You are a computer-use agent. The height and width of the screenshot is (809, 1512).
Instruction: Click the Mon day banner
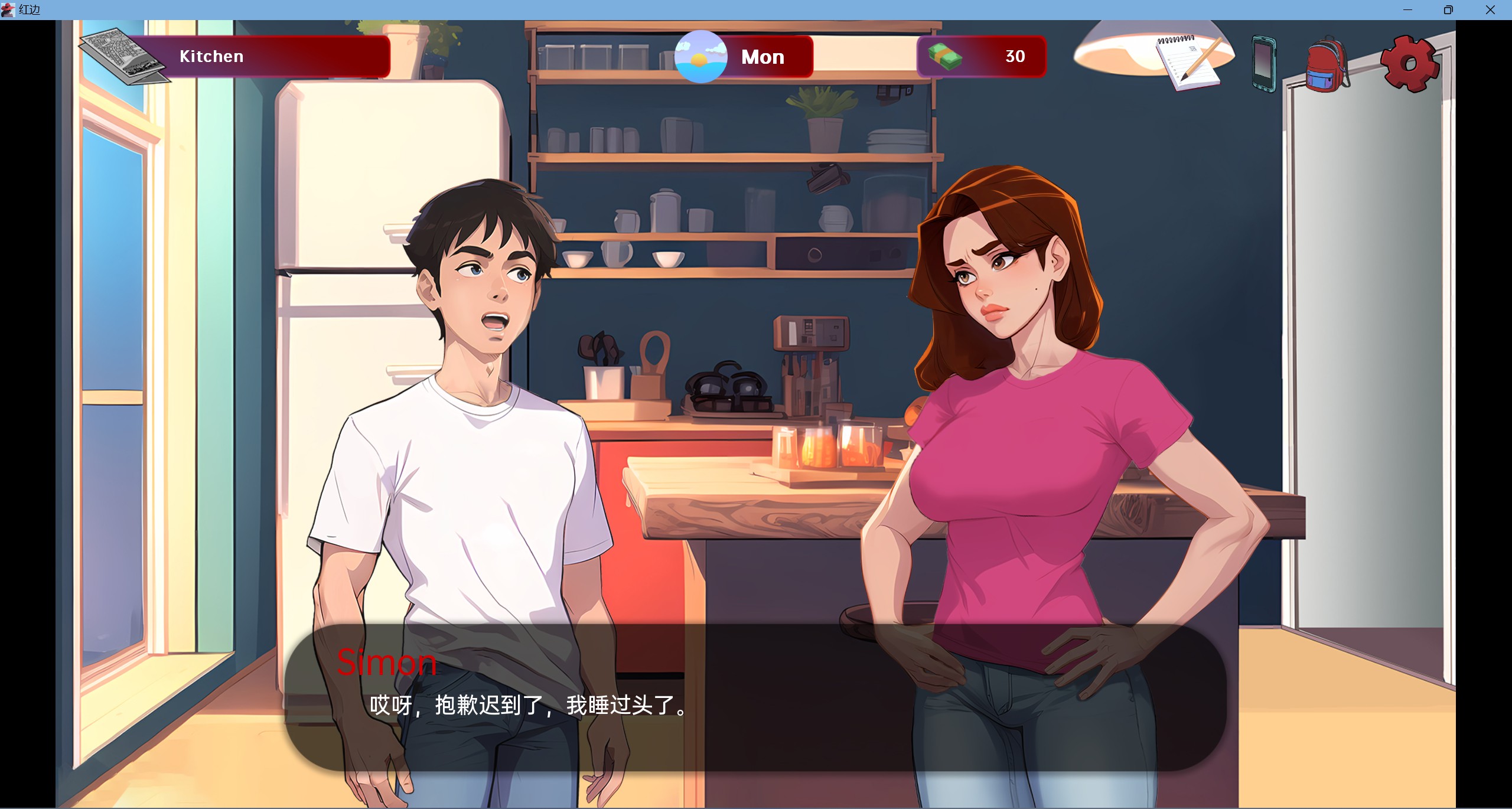tap(762, 57)
